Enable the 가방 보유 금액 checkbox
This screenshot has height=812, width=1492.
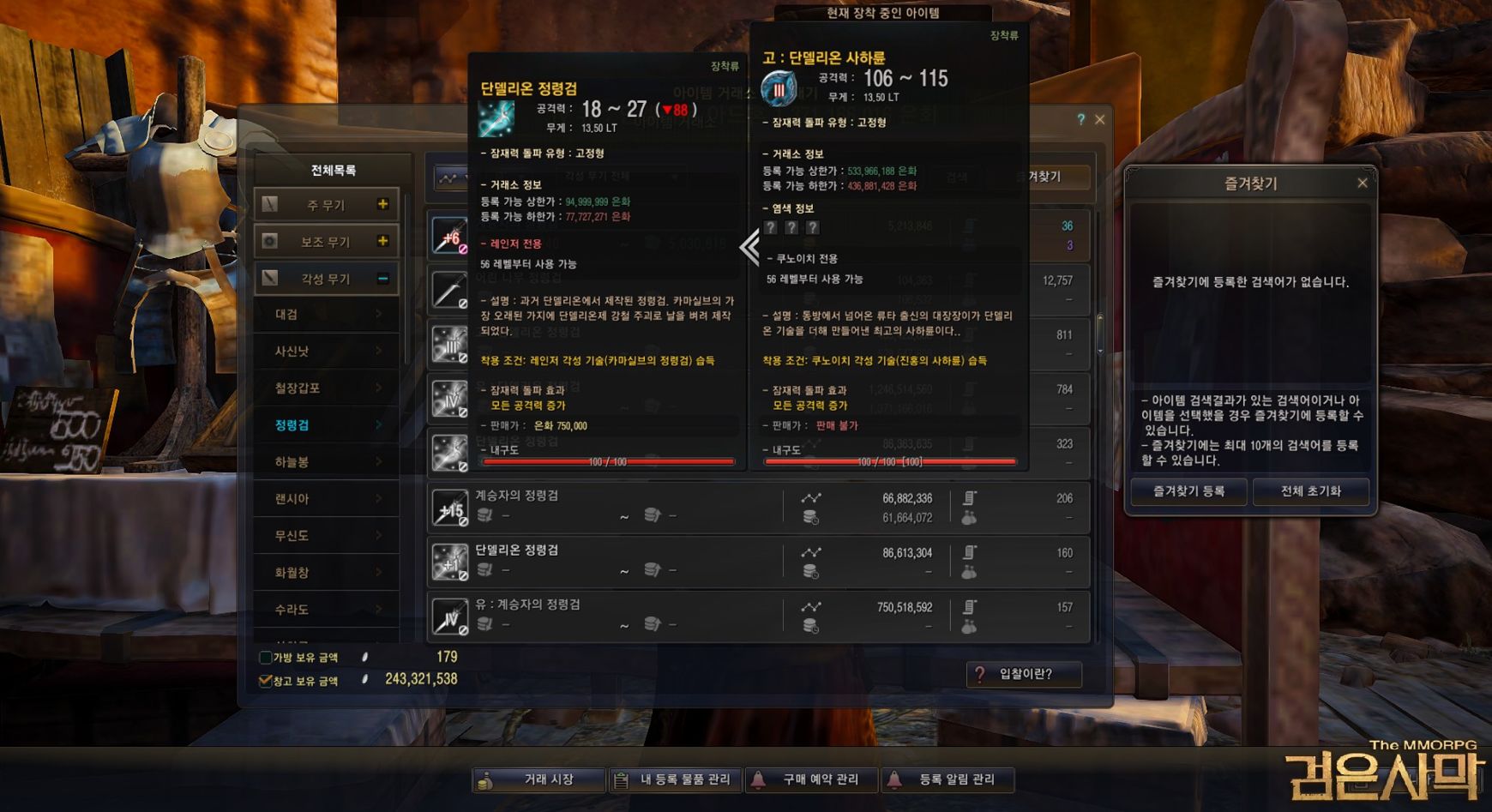[264, 658]
